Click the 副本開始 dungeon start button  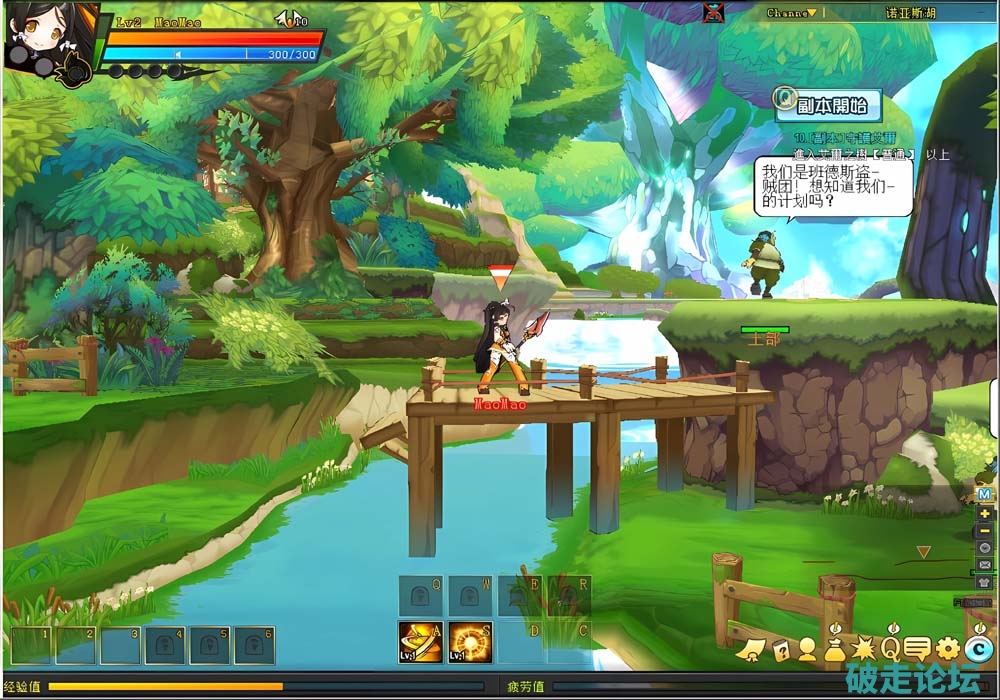click(826, 103)
